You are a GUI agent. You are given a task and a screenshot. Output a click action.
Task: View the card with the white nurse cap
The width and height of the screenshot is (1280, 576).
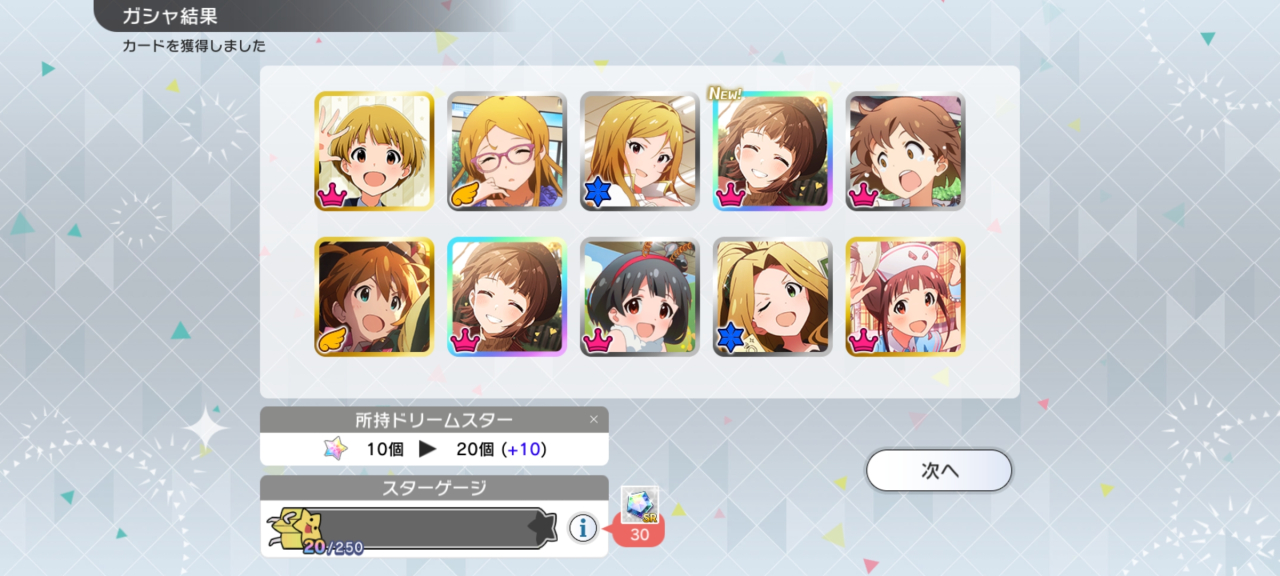tap(905, 297)
